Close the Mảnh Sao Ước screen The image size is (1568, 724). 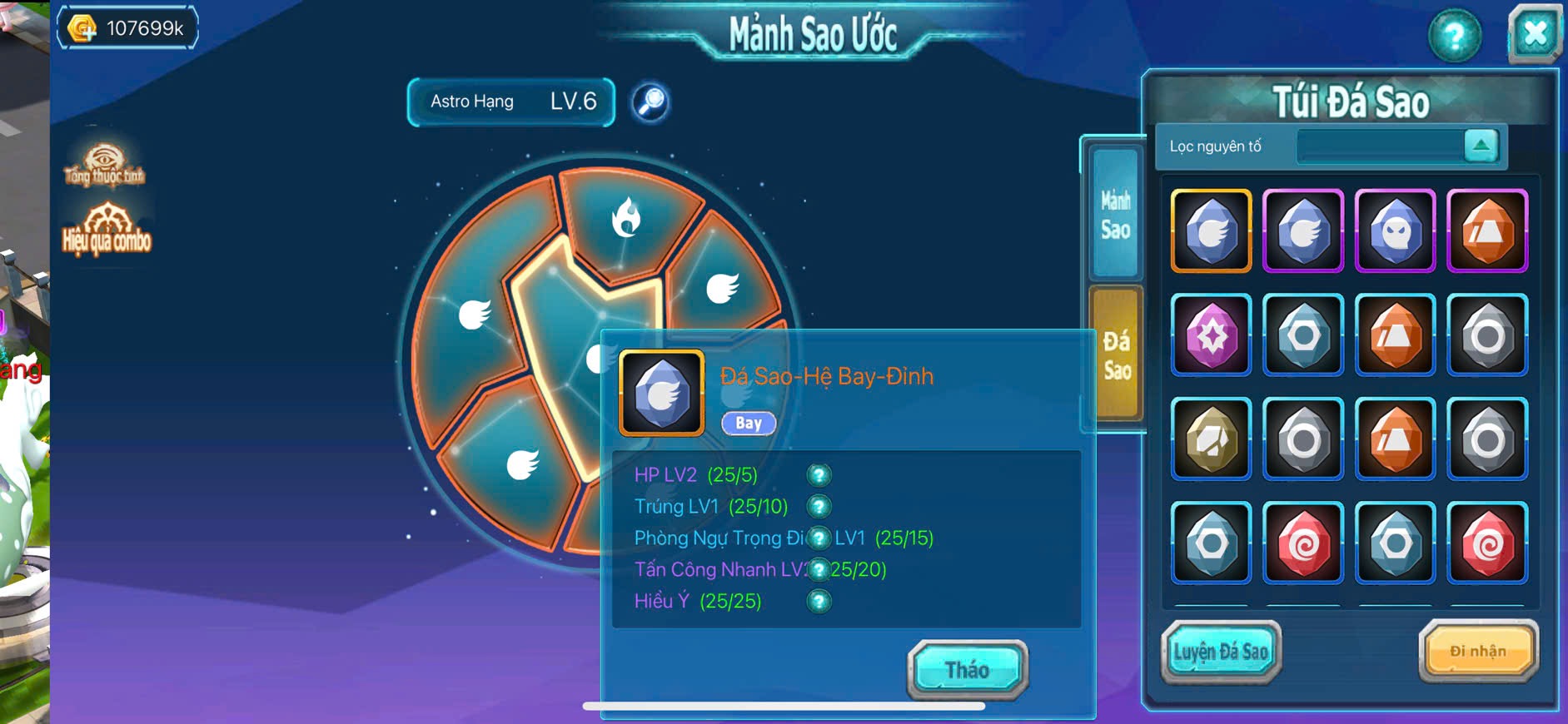[x=1534, y=35]
